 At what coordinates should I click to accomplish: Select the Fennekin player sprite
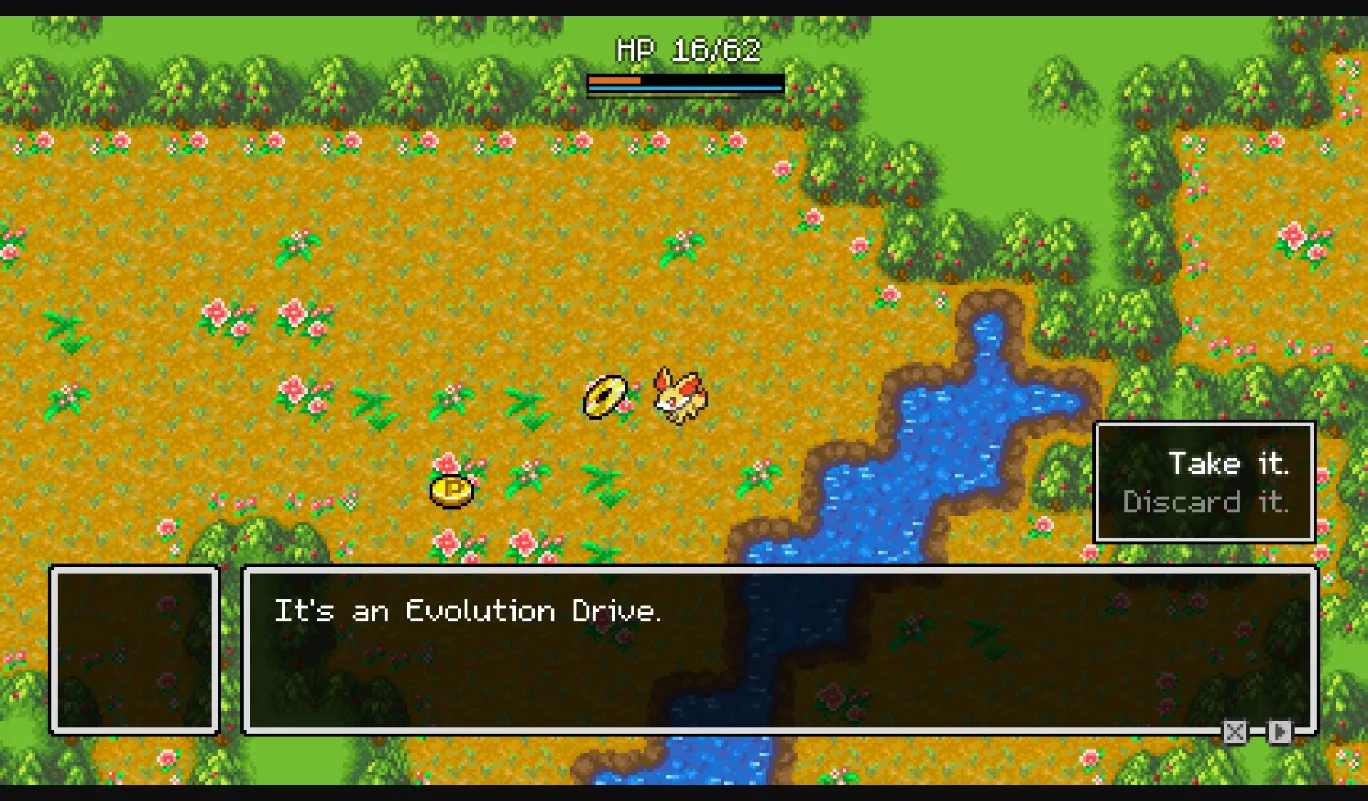(678, 397)
